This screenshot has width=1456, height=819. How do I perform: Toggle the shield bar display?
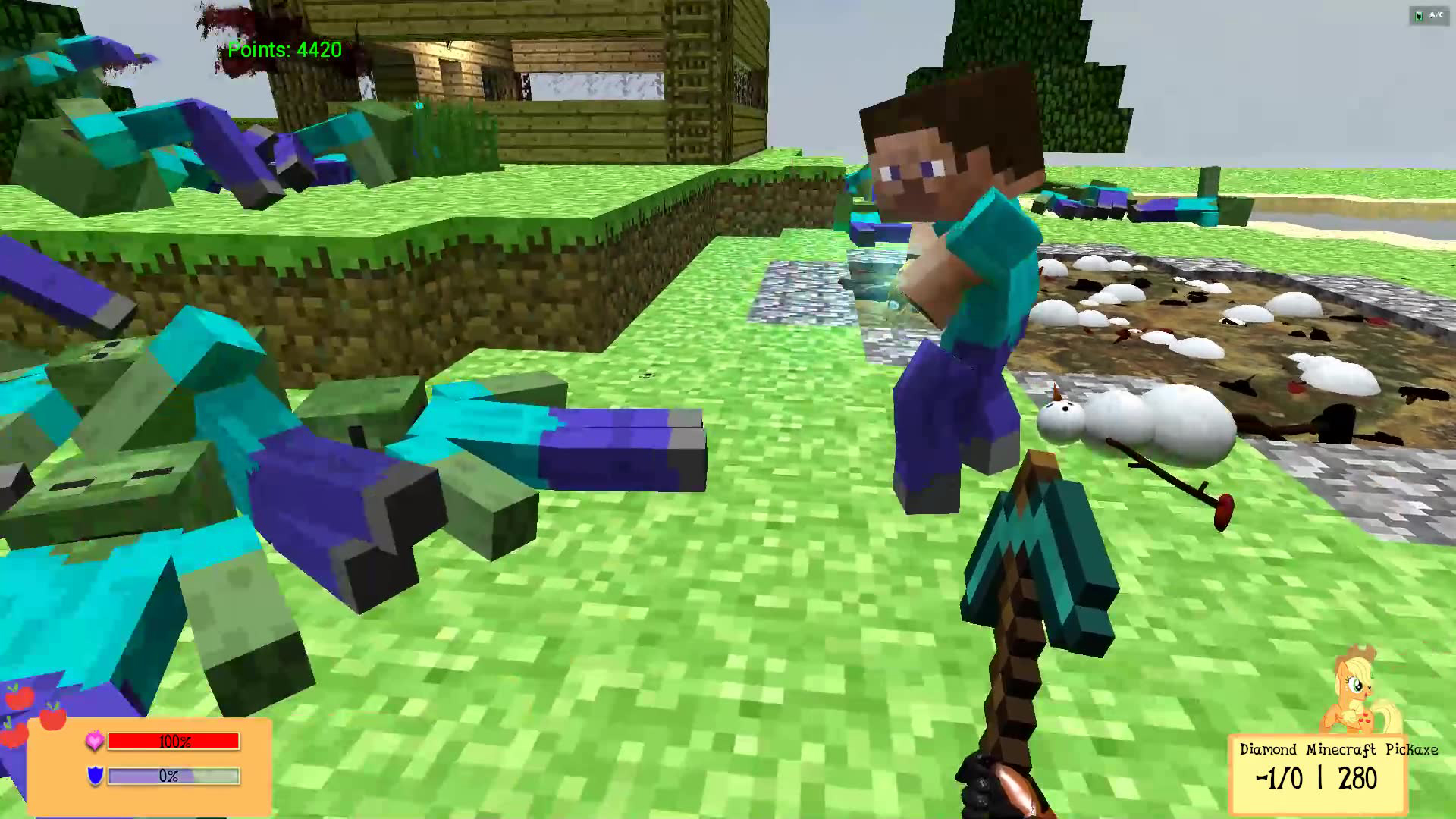click(x=173, y=777)
